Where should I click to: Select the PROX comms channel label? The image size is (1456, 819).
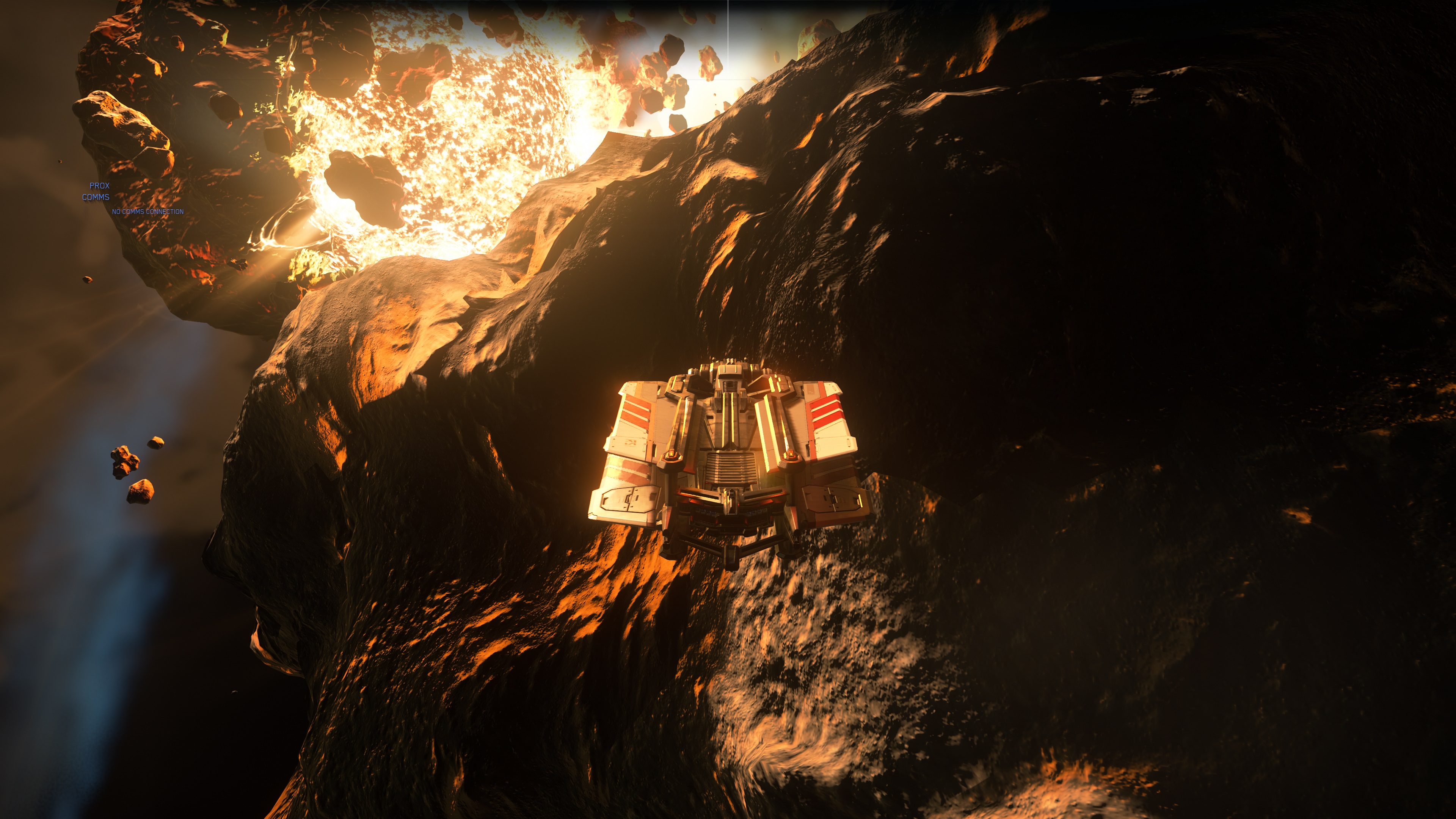point(99,185)
